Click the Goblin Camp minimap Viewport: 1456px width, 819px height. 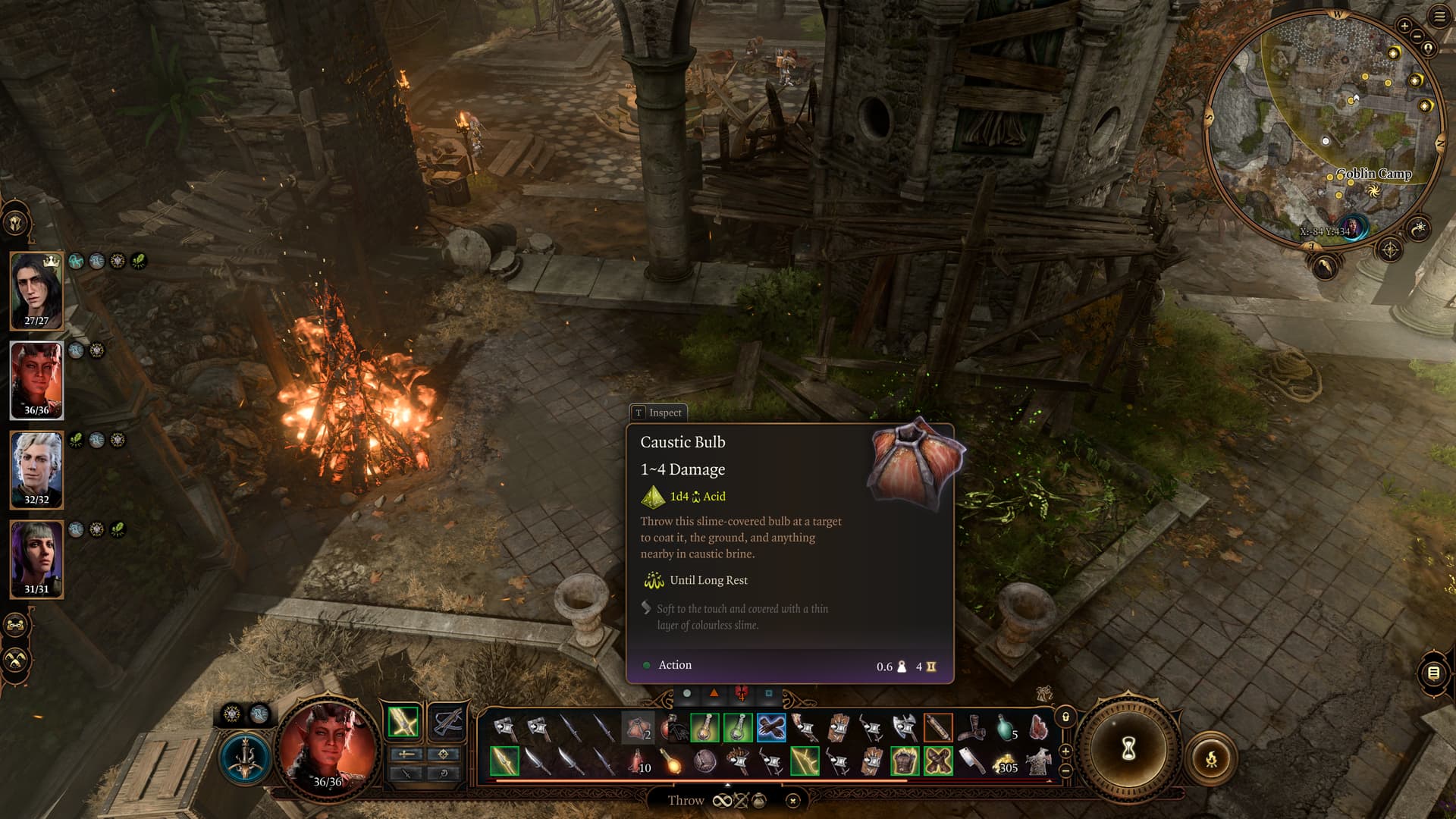[x=1323, y=129]
